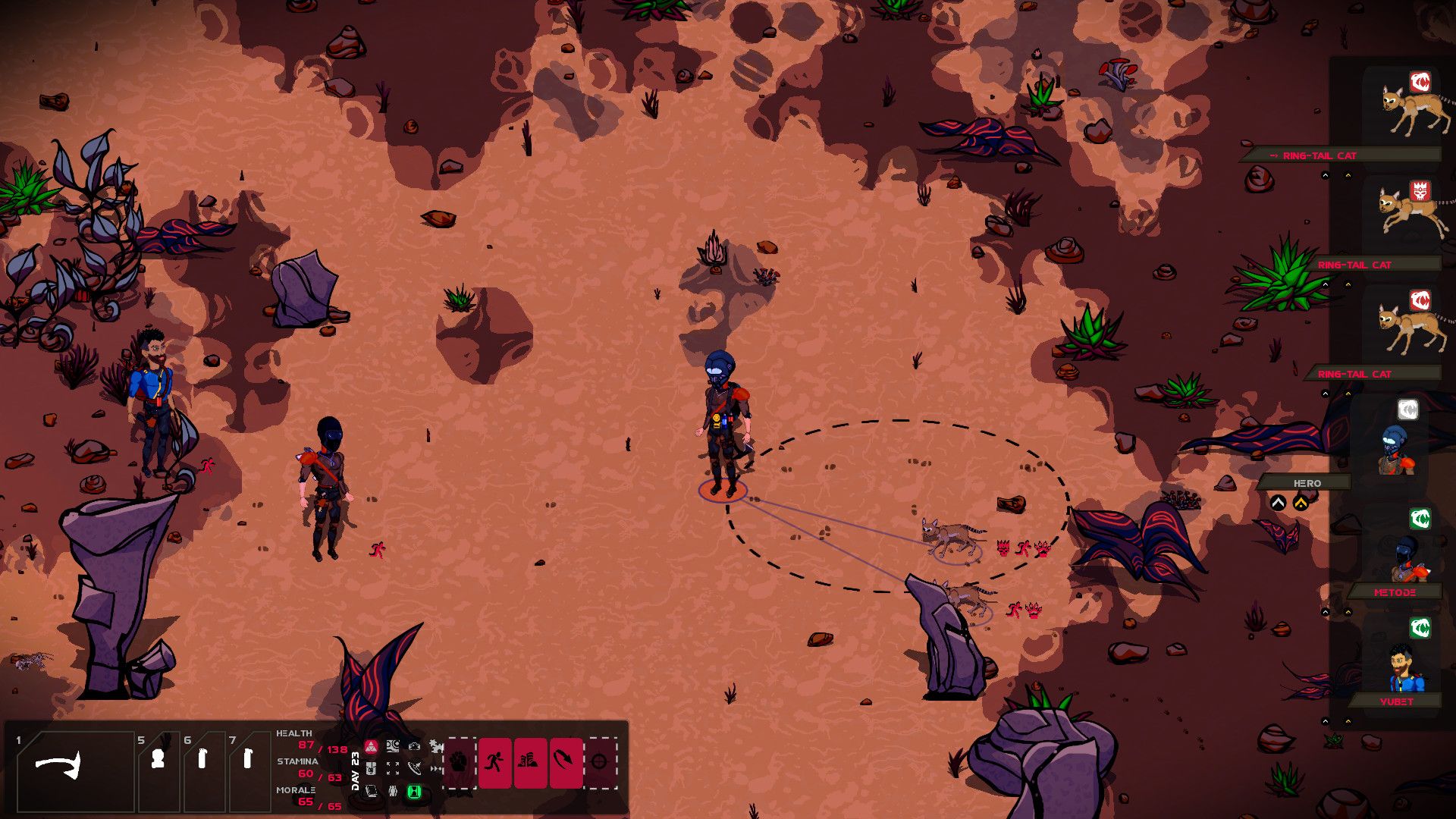1456x819 pixels.
Task: Click the green hourglass end turn icon
Action: 414,792
